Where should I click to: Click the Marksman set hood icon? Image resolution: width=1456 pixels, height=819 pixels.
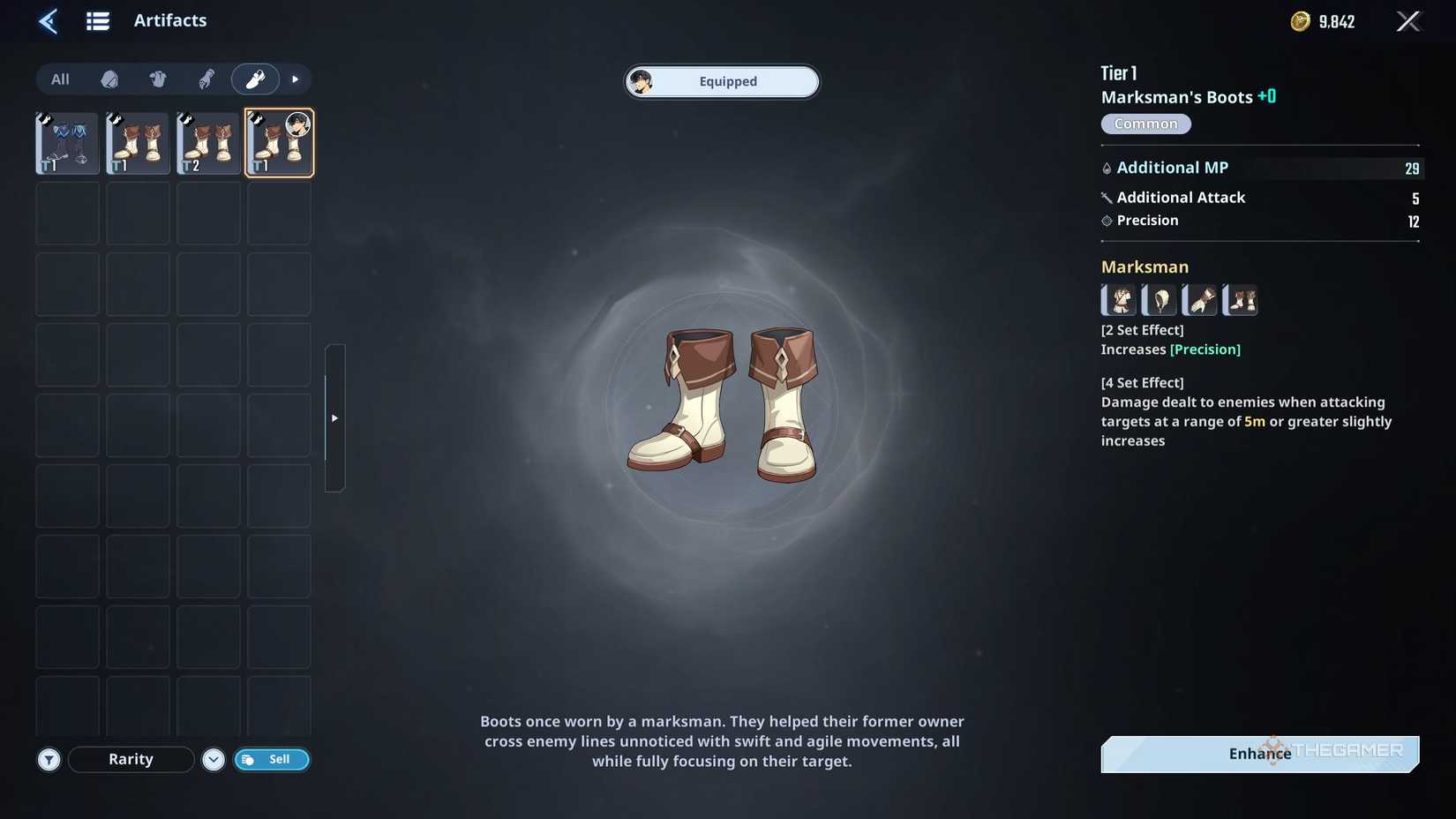click(x=1159, y=300)
